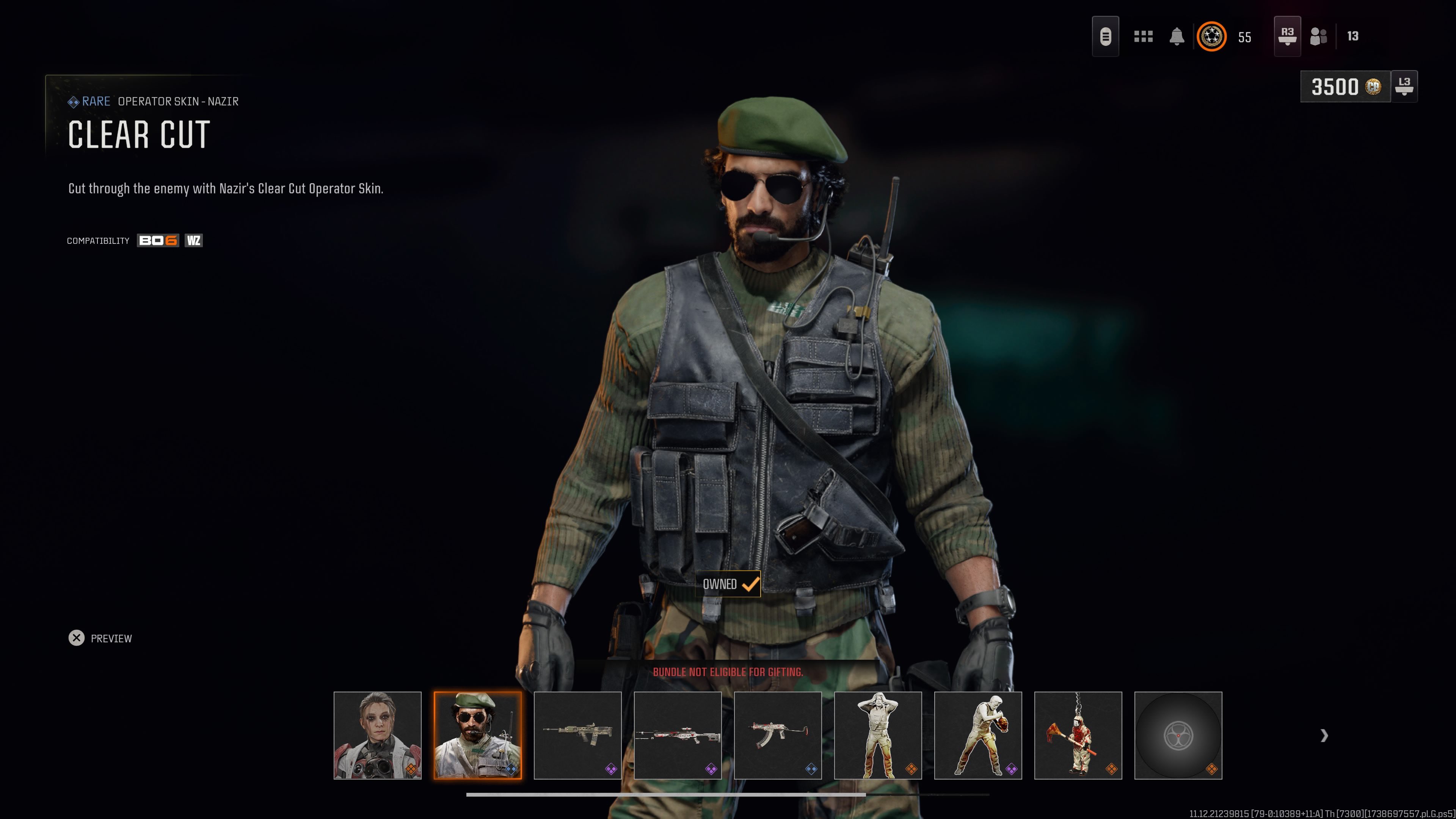
Task: Open the battle pass ticket icon
Action: click(x=1106, y=36)
